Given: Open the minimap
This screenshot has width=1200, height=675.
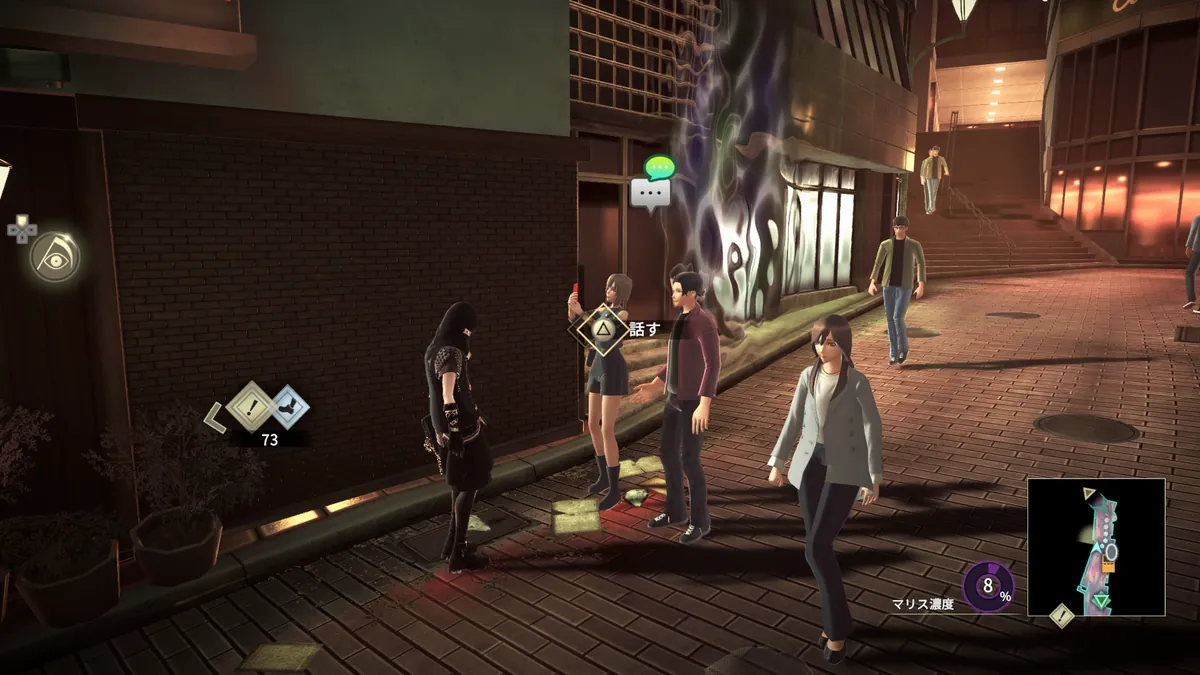Looking at the screenshot, I should pos(1096,547).
